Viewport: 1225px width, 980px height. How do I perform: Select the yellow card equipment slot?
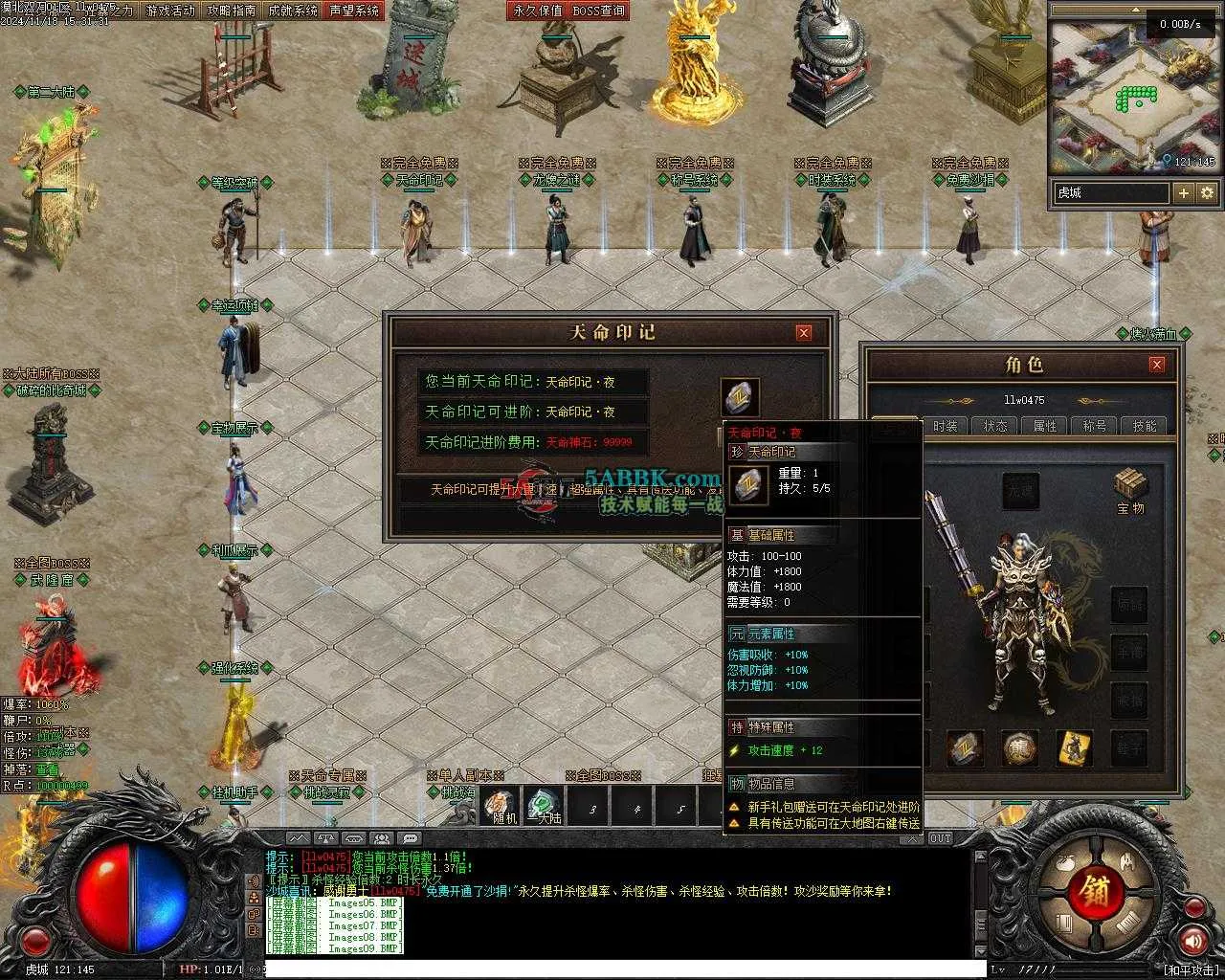tap(1074, 748)
